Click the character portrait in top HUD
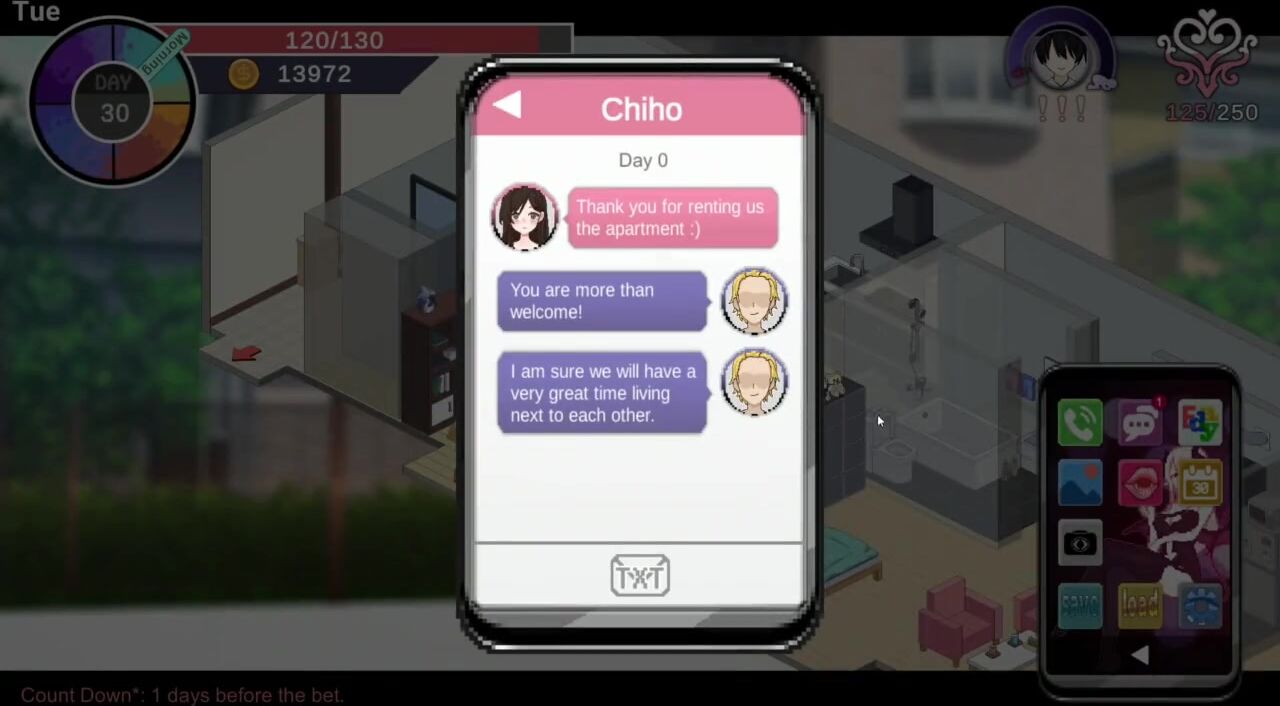The width and height of the screenshot is (1280, 706). click(x=1060, y=58)
